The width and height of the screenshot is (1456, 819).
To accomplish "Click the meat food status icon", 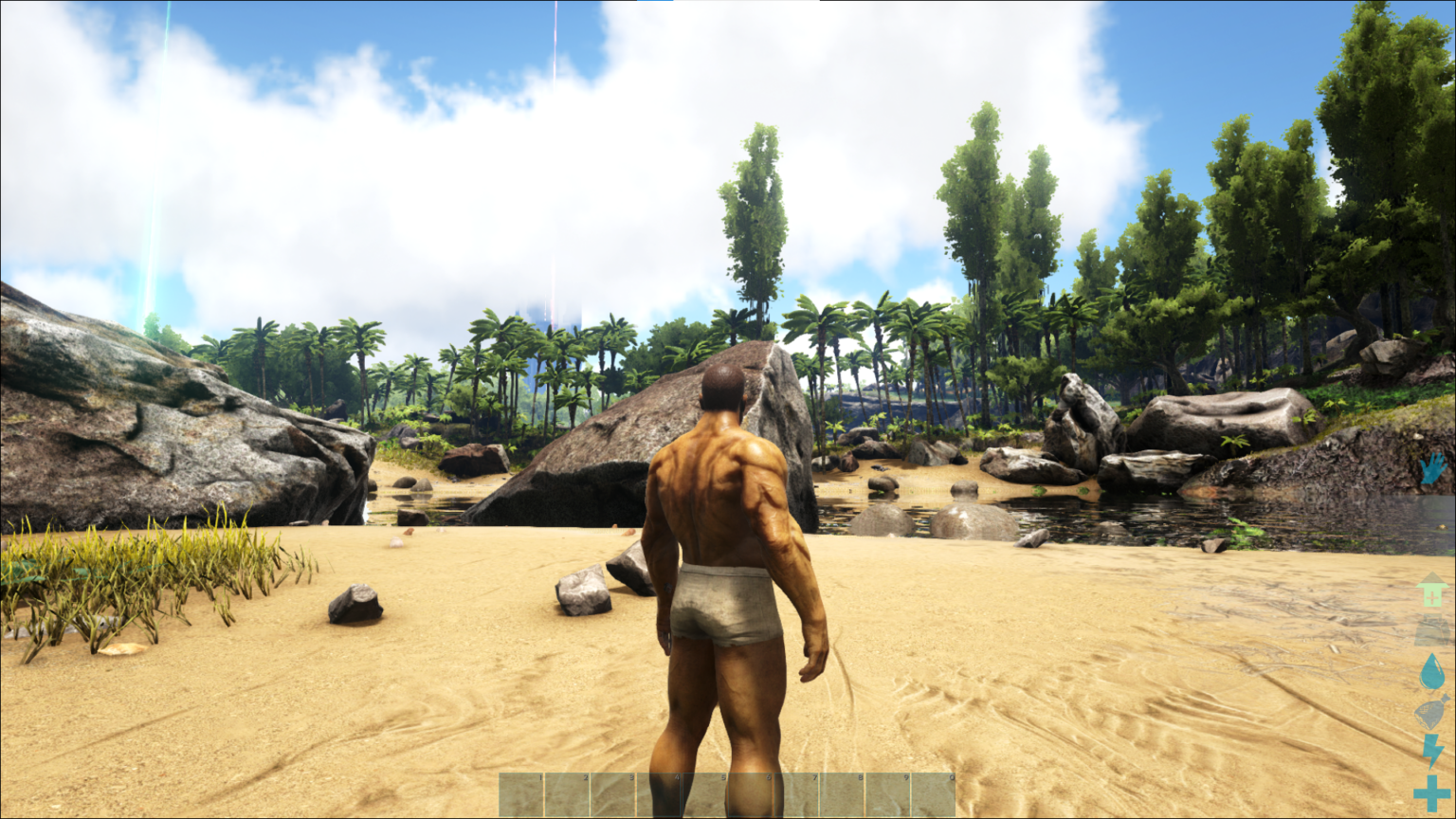I will pyautogui.click(x=1432, y=712).
